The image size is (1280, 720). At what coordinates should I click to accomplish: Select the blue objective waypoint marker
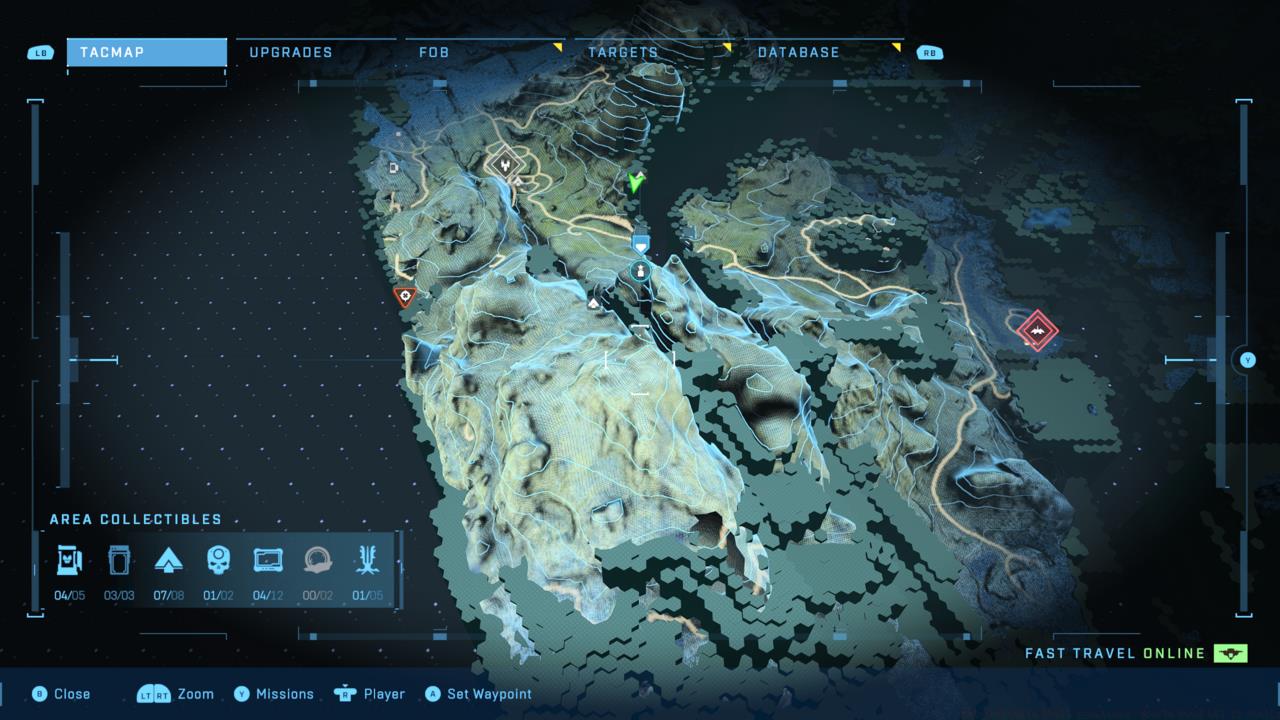641,243
